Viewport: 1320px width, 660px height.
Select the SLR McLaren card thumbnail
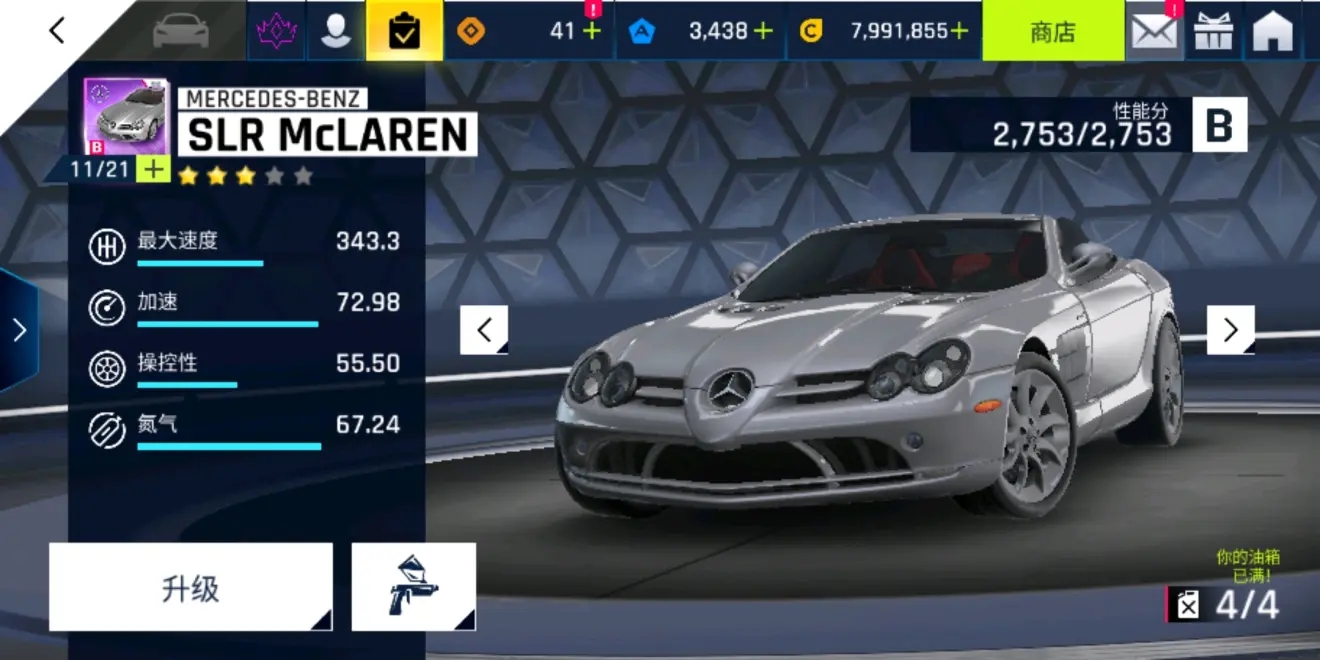[x=125, y=117]
